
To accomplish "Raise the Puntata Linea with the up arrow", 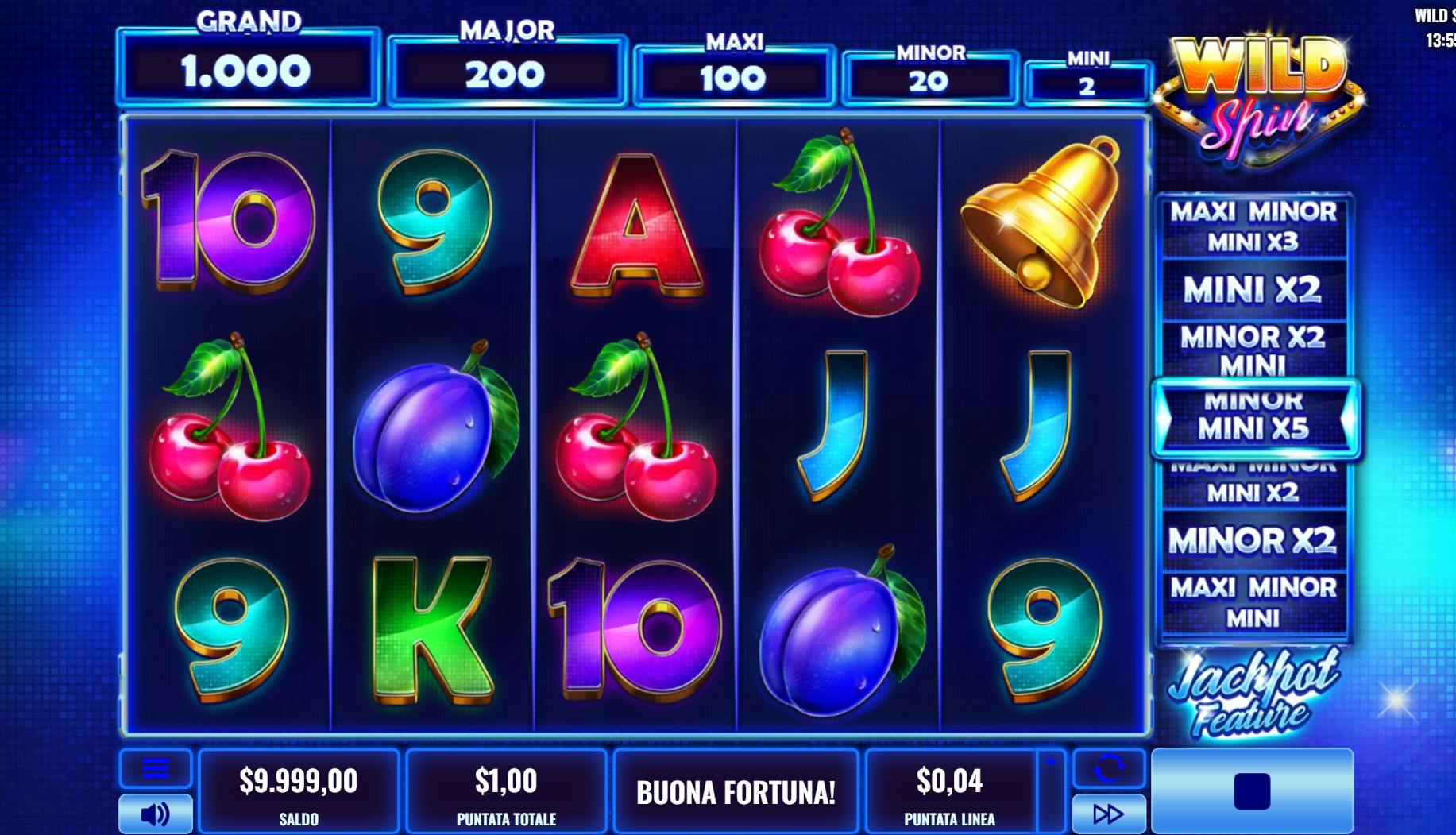I will pyautogui.click(x=1051, y=763).
